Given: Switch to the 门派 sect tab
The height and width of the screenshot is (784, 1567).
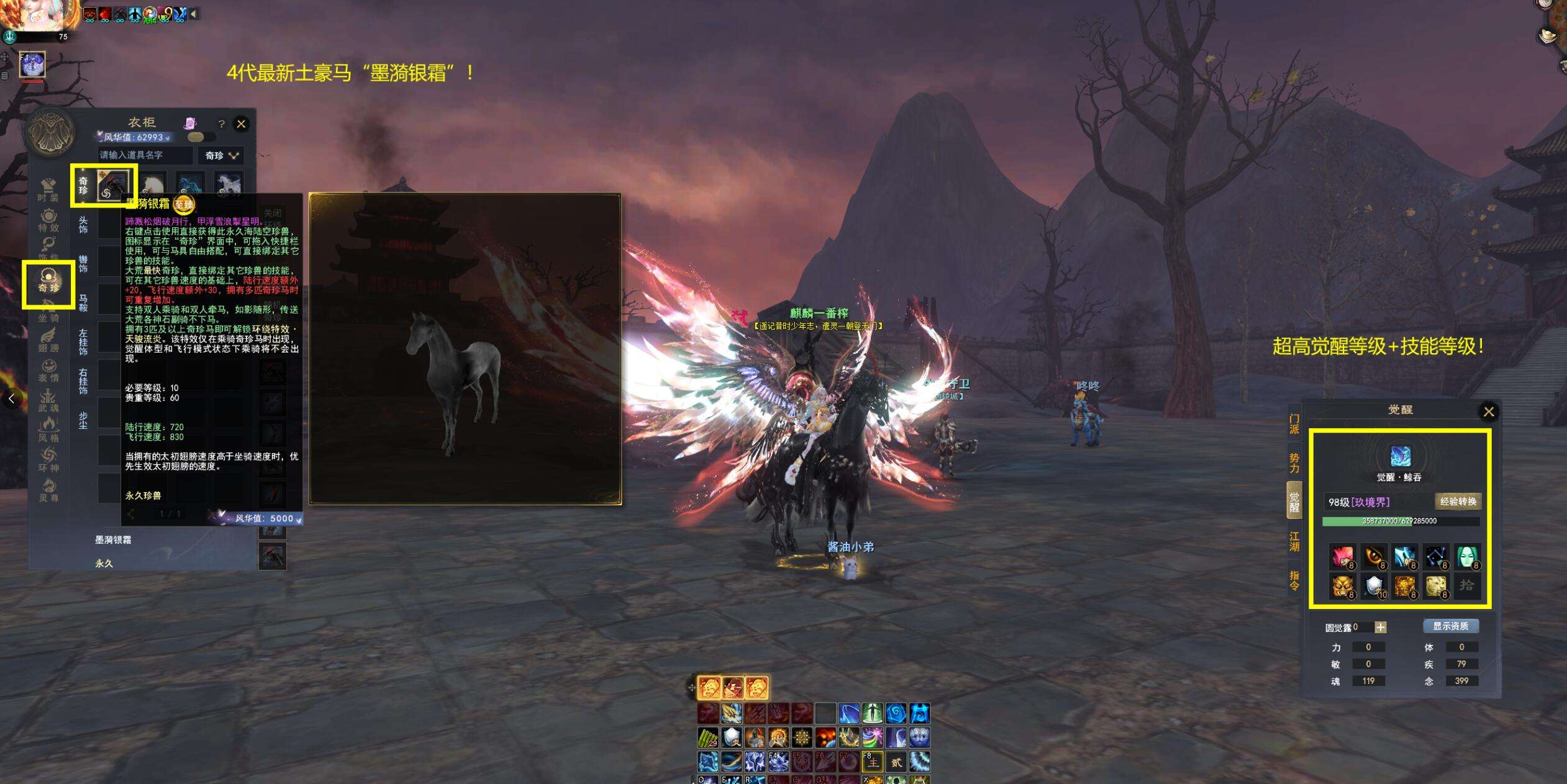Looking at the screenshot, I should point(1294,424).
